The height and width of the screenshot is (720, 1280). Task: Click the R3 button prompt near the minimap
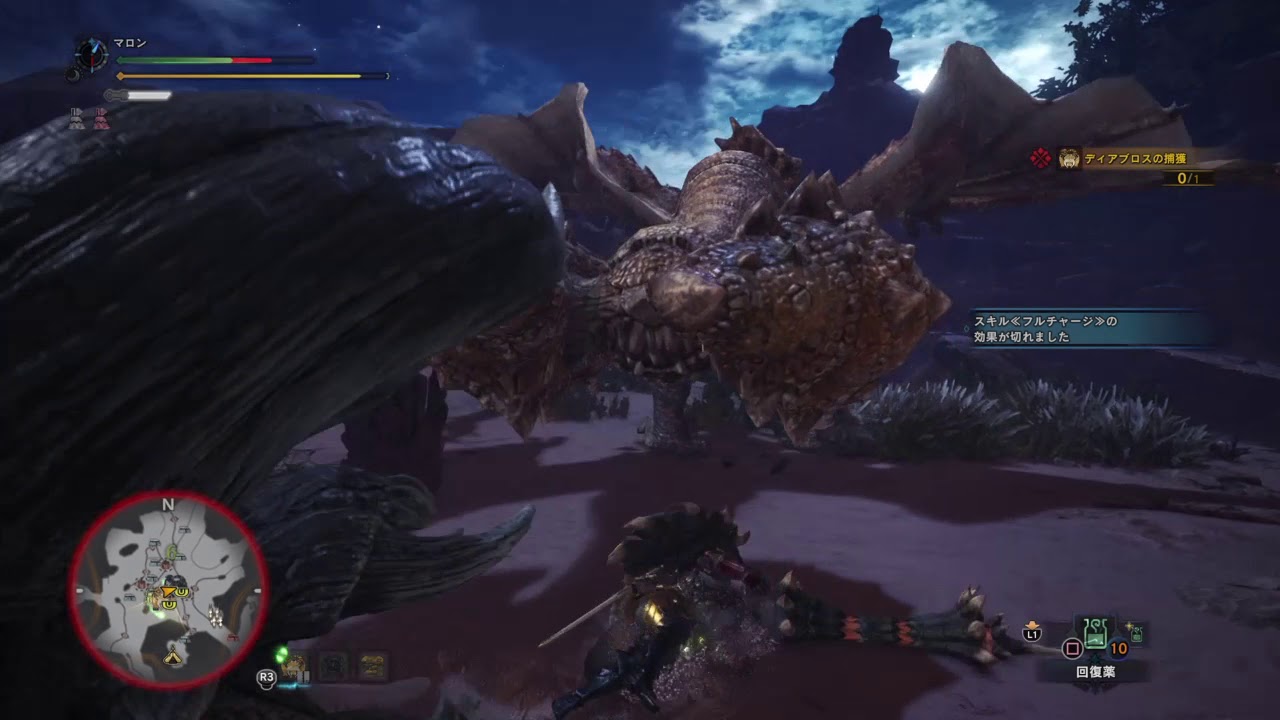267,679
